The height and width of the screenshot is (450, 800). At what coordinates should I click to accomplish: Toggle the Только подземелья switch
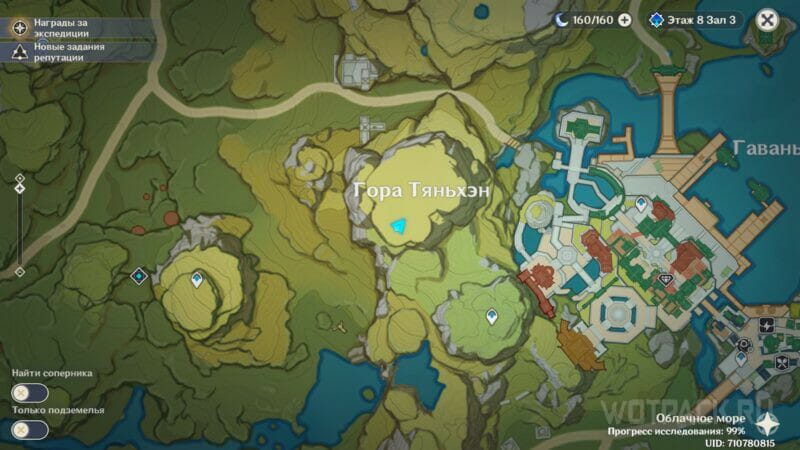[x=30, y=429]
